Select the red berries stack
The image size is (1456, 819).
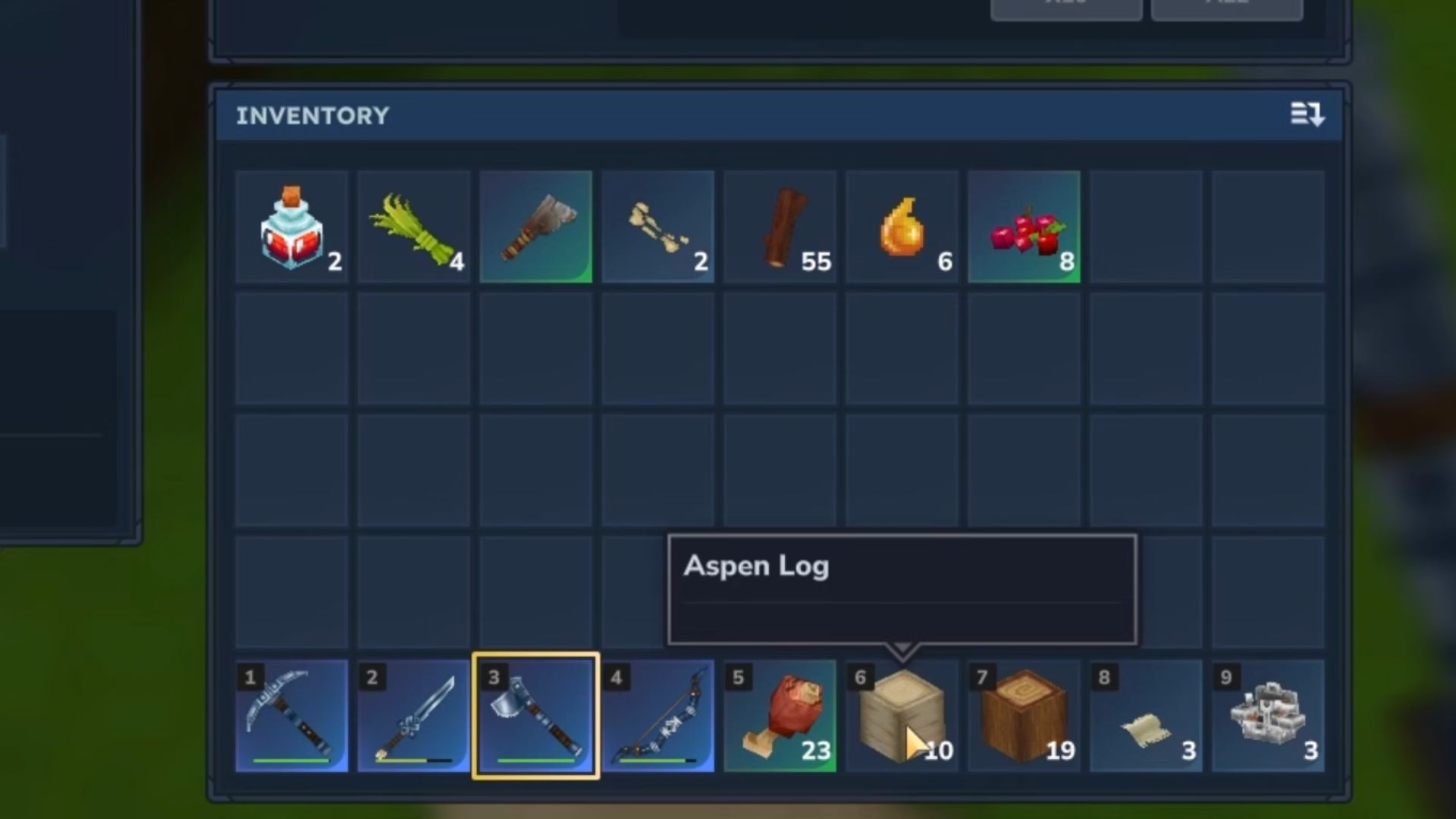point(1024,227)
